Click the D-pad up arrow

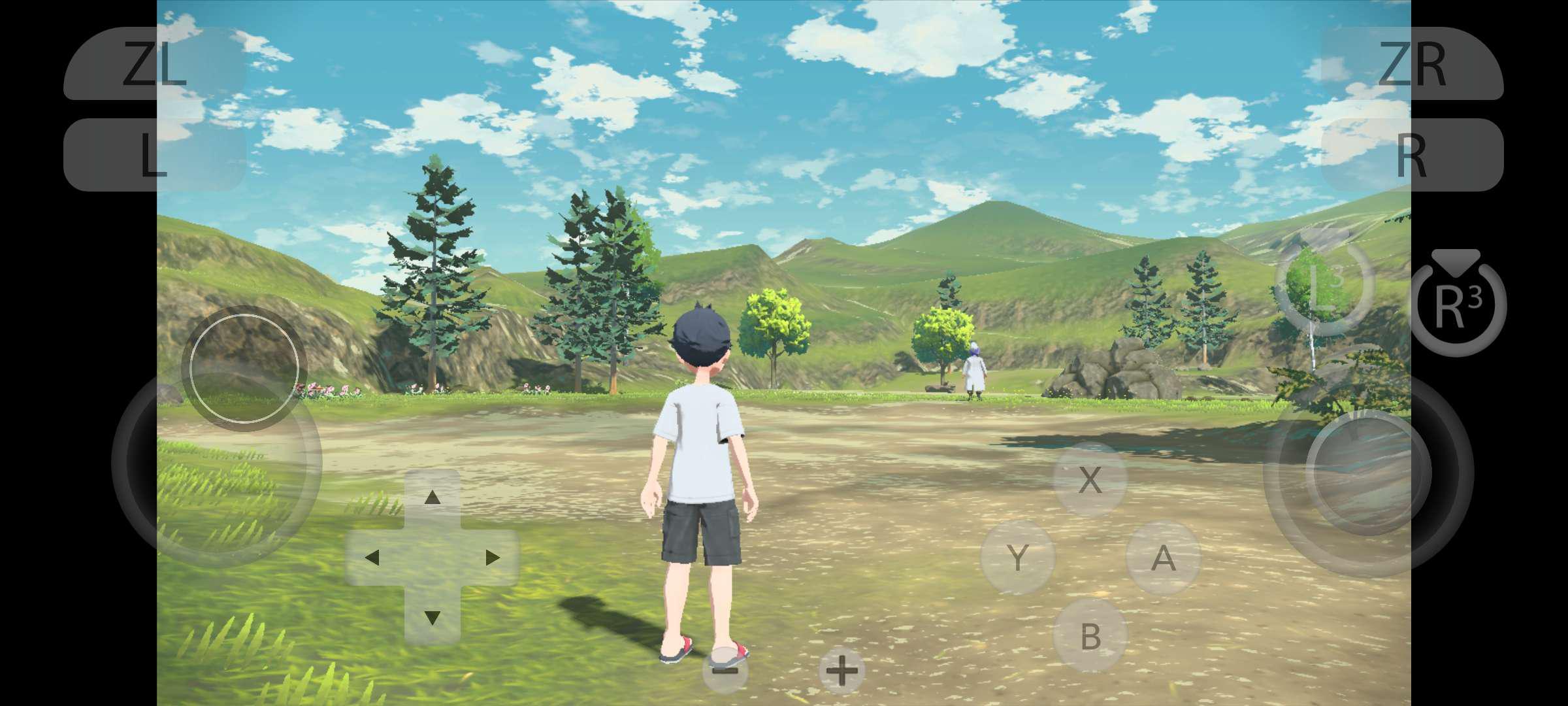coord(432,498)
